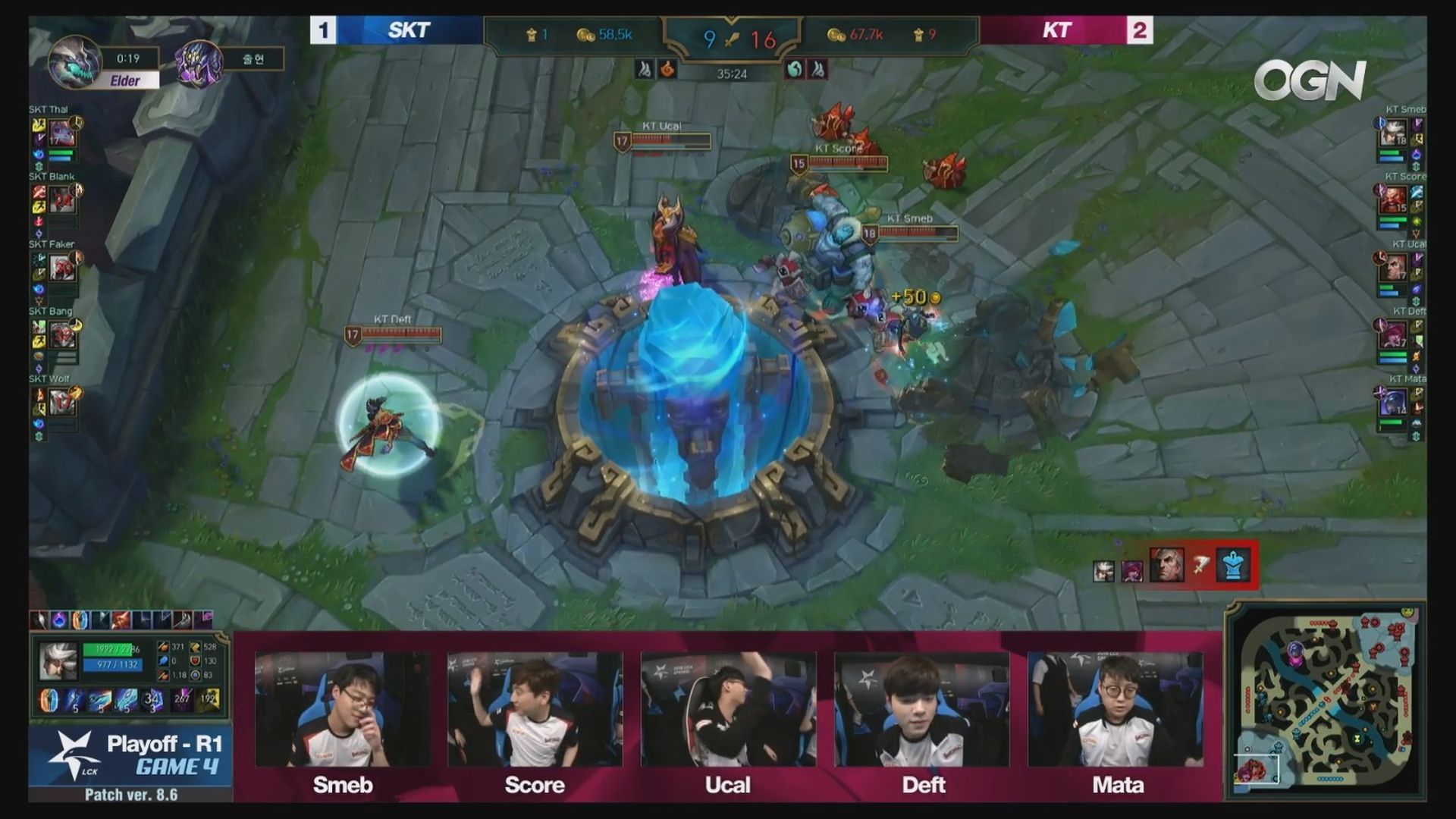Click the selected champion portrait in stats panel
Image resolution: width=1456 pixels, height=819 pixels.
(58, 661)
